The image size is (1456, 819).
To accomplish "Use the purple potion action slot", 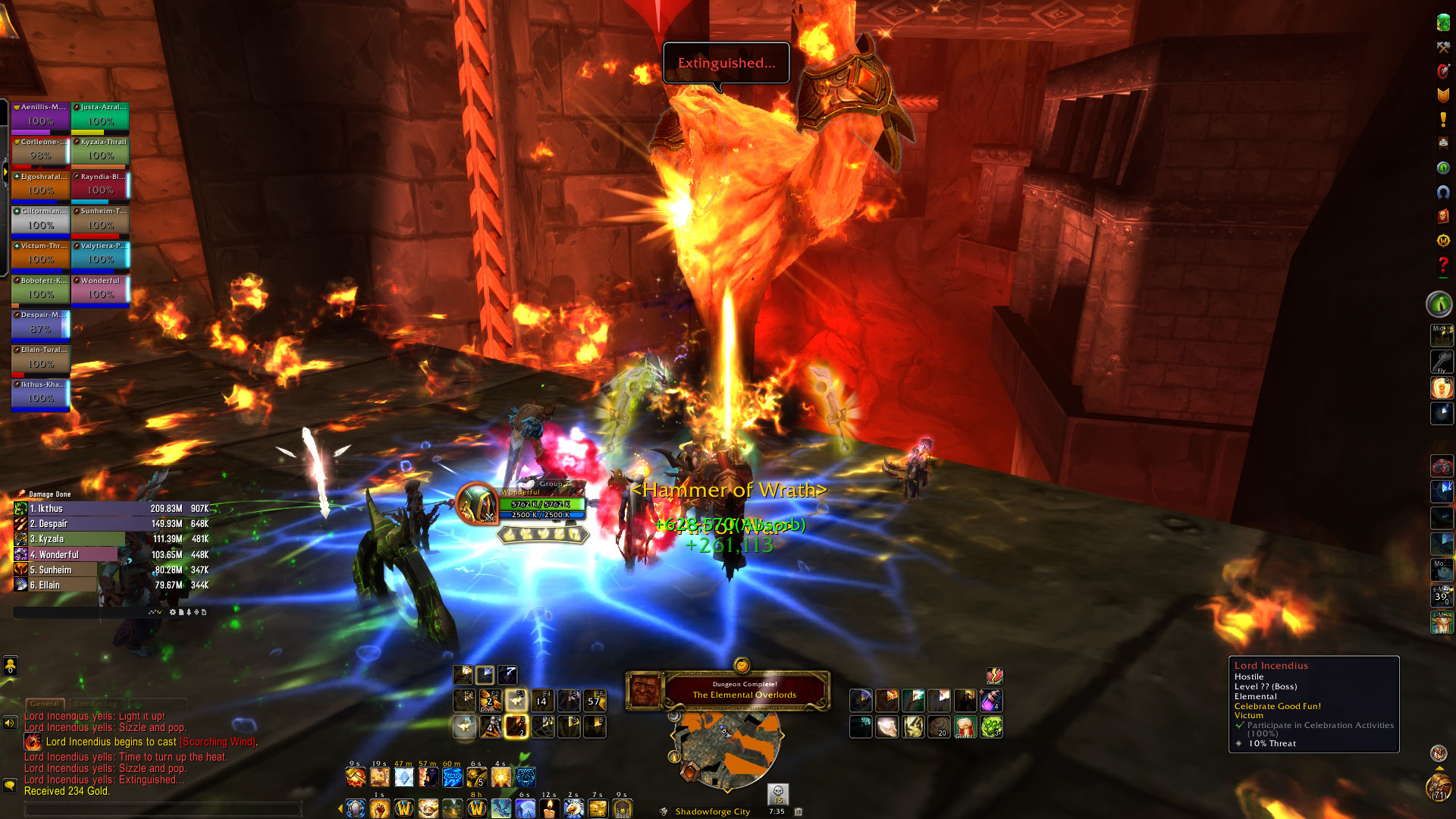I will 990,701.
